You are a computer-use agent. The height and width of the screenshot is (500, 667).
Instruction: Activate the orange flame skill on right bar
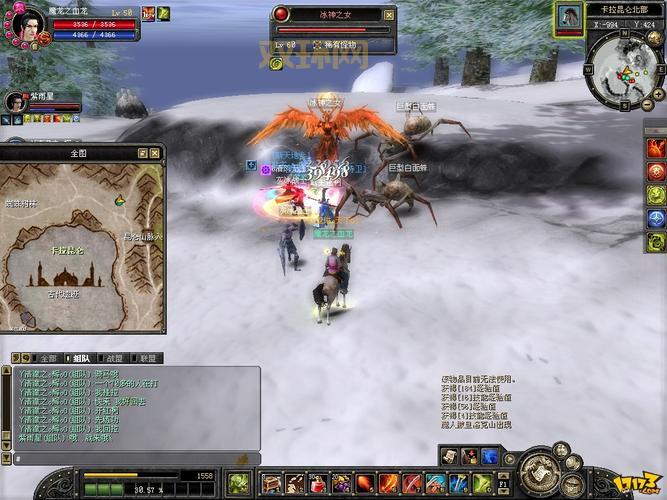(x=656, y=148)
